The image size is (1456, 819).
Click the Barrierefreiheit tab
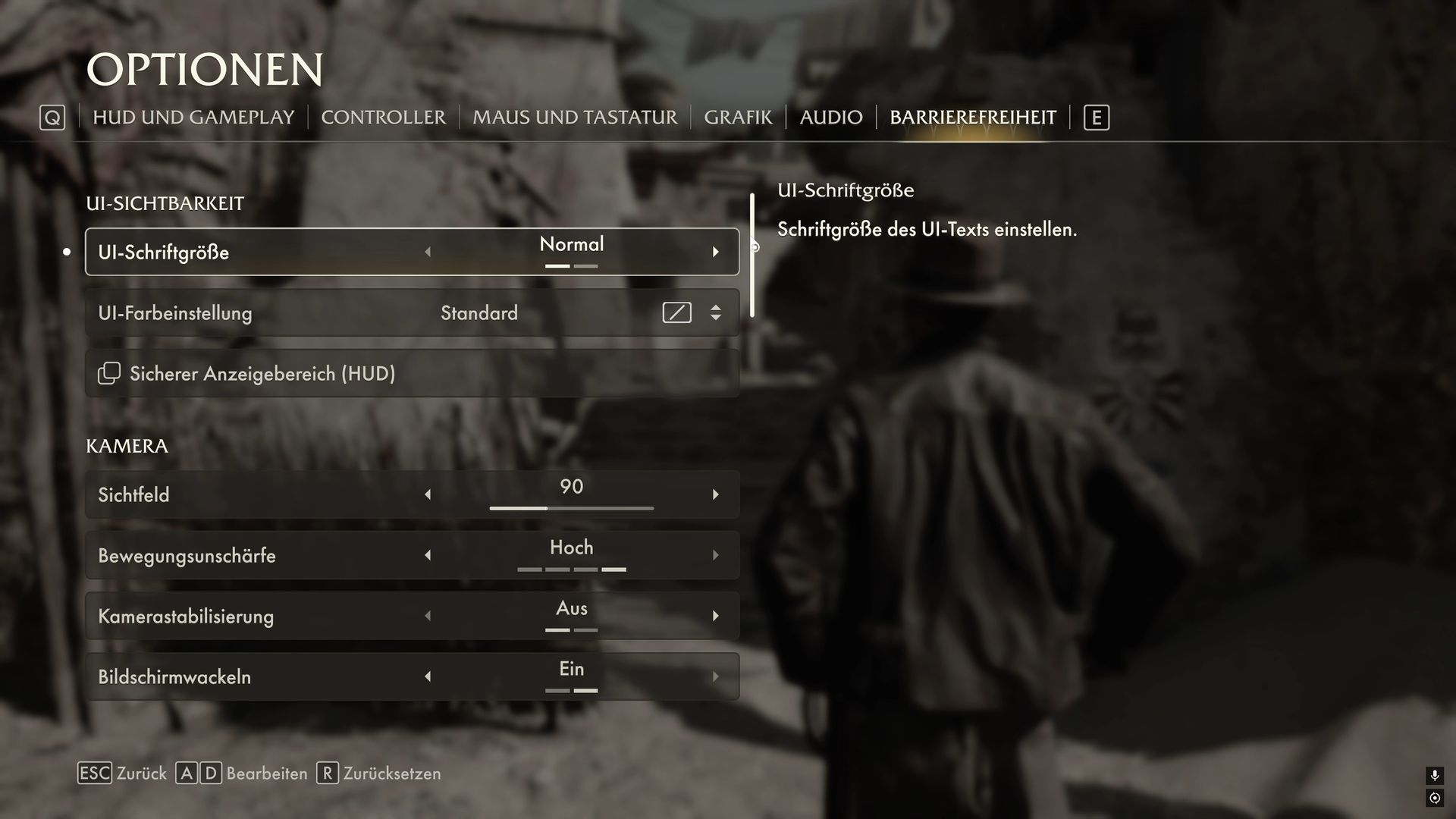tap(973, 118)
